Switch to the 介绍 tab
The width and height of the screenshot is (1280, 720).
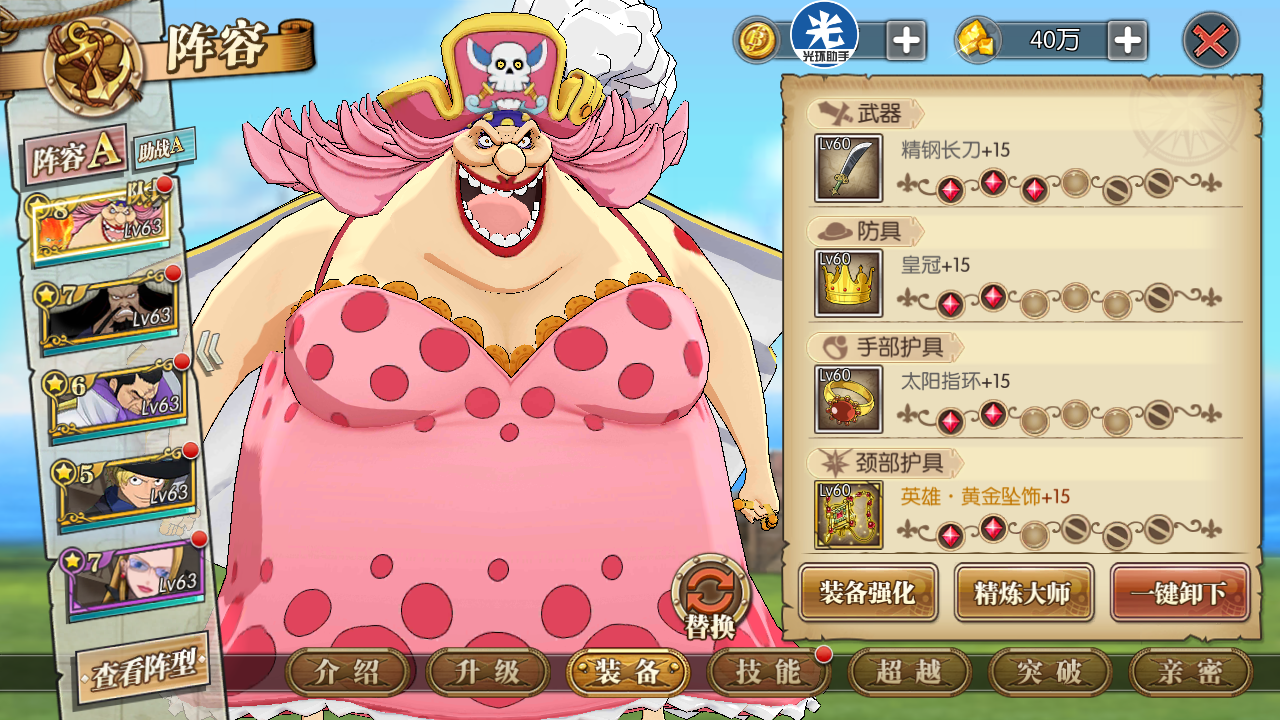pos(347,672)
